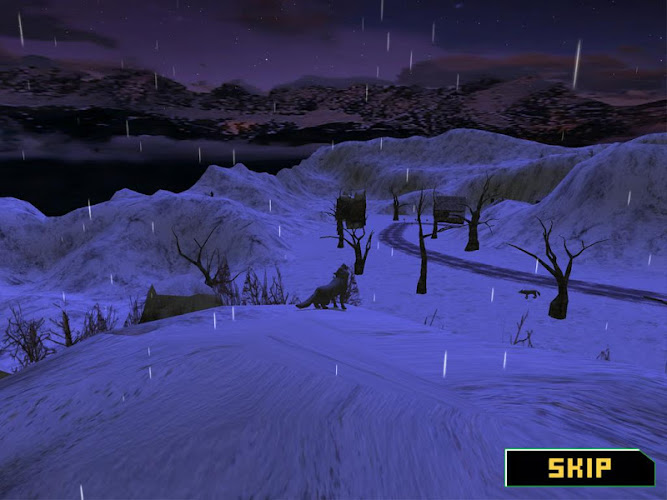Screen dimensions: 667x500
Task: Skip the intro cutscene
Action: click(x=579, y=467)
